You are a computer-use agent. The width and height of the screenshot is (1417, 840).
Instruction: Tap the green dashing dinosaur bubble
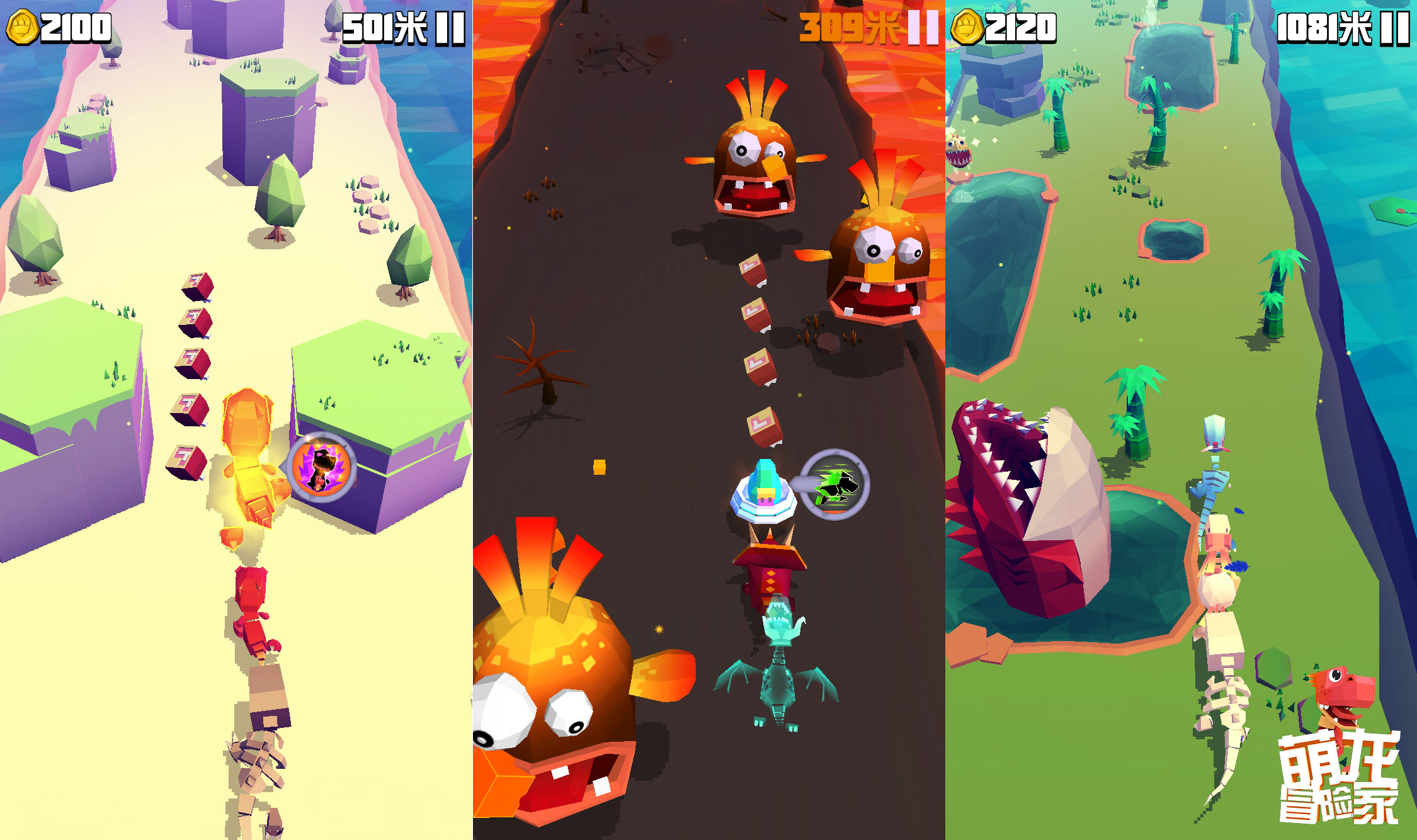tap(835, 484)
